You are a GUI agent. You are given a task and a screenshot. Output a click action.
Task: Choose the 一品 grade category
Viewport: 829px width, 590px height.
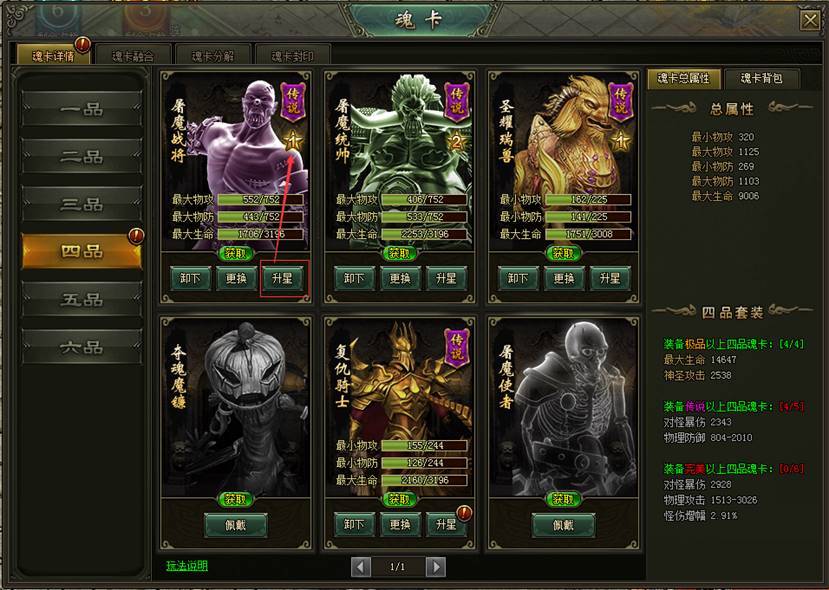coord(82,110)
